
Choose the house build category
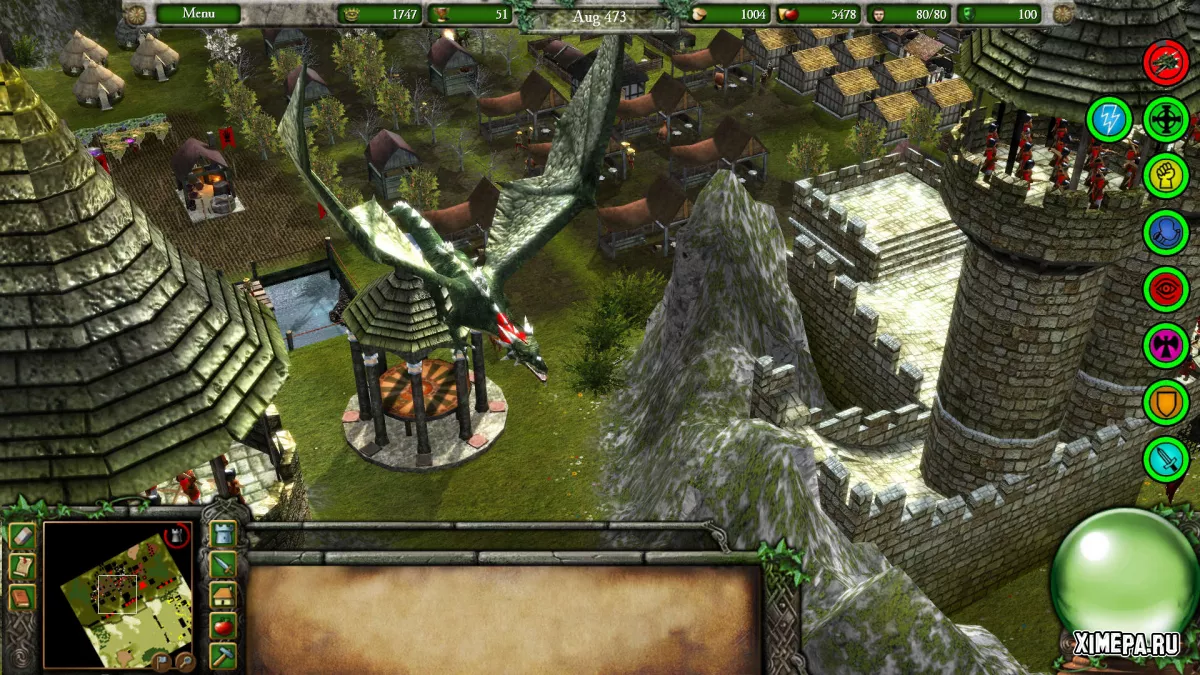(x=224, y=595)
